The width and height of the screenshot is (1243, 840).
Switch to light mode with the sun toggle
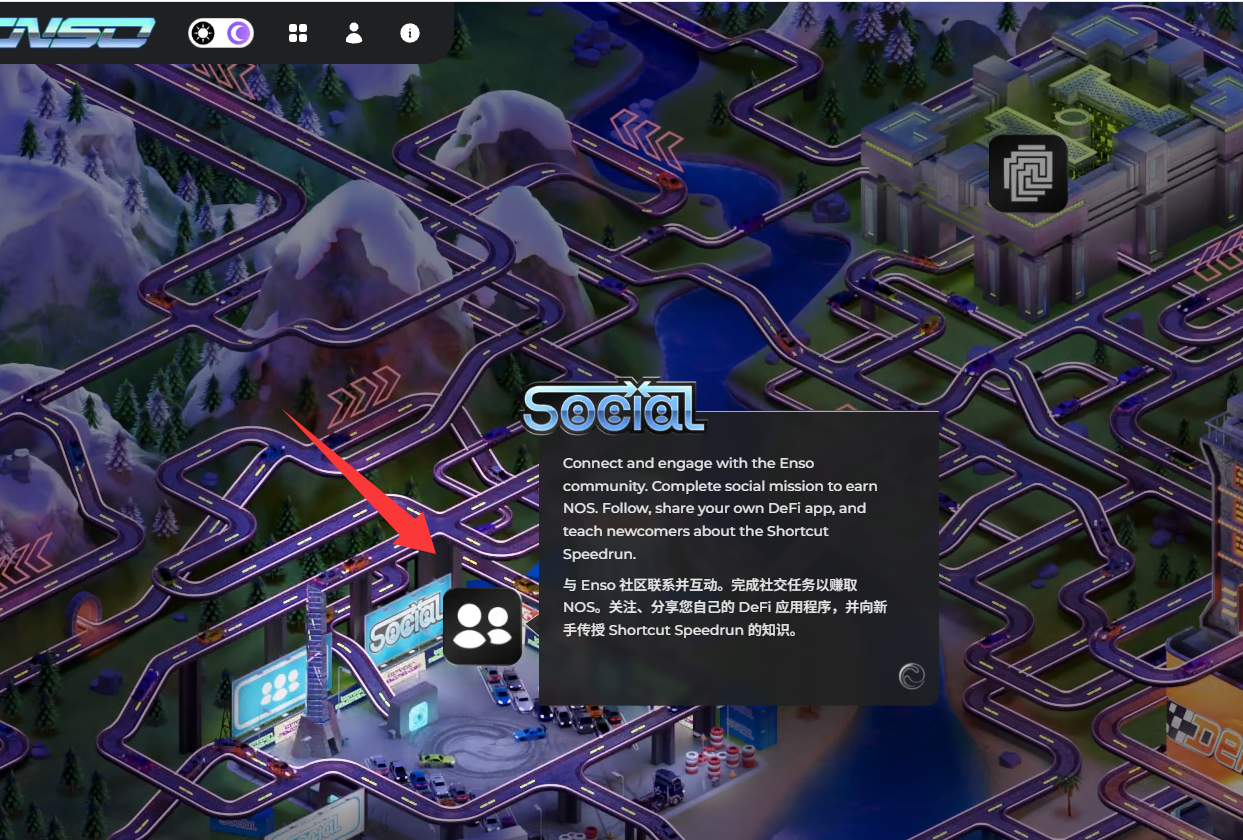point(205,33)
